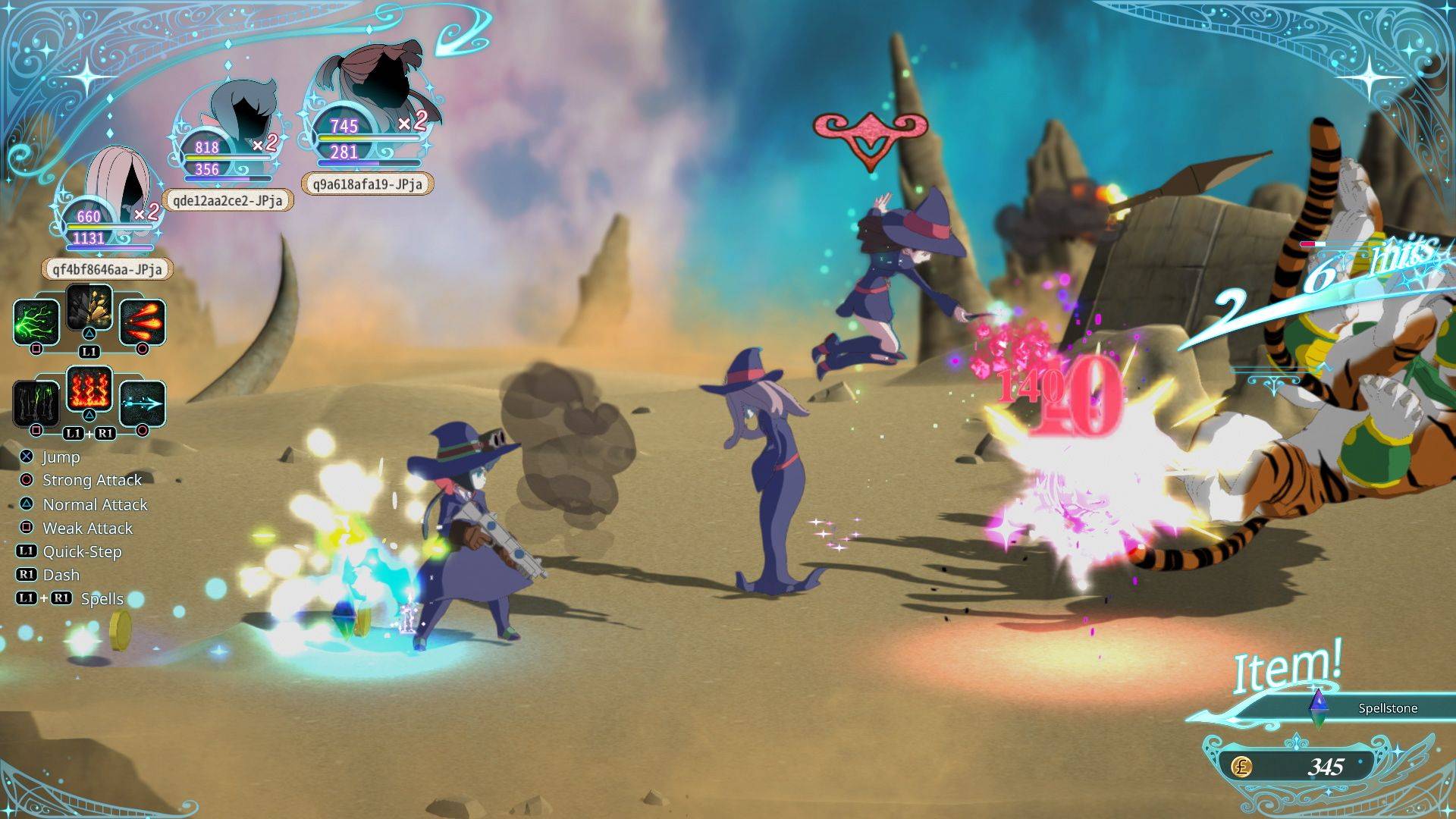Screen dimensions: 1456x819
Task: Pick the ponytail character portrait
Action: pos(372,83)
